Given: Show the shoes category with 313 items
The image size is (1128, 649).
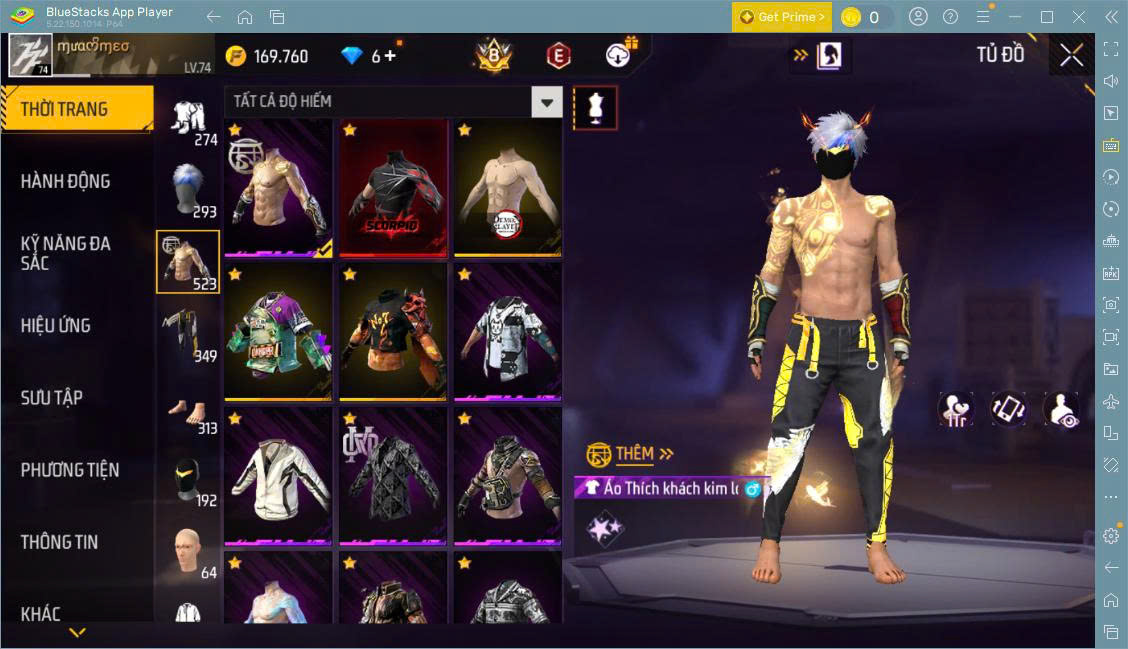Looking at the screenshot, I should tap(189, 407).
